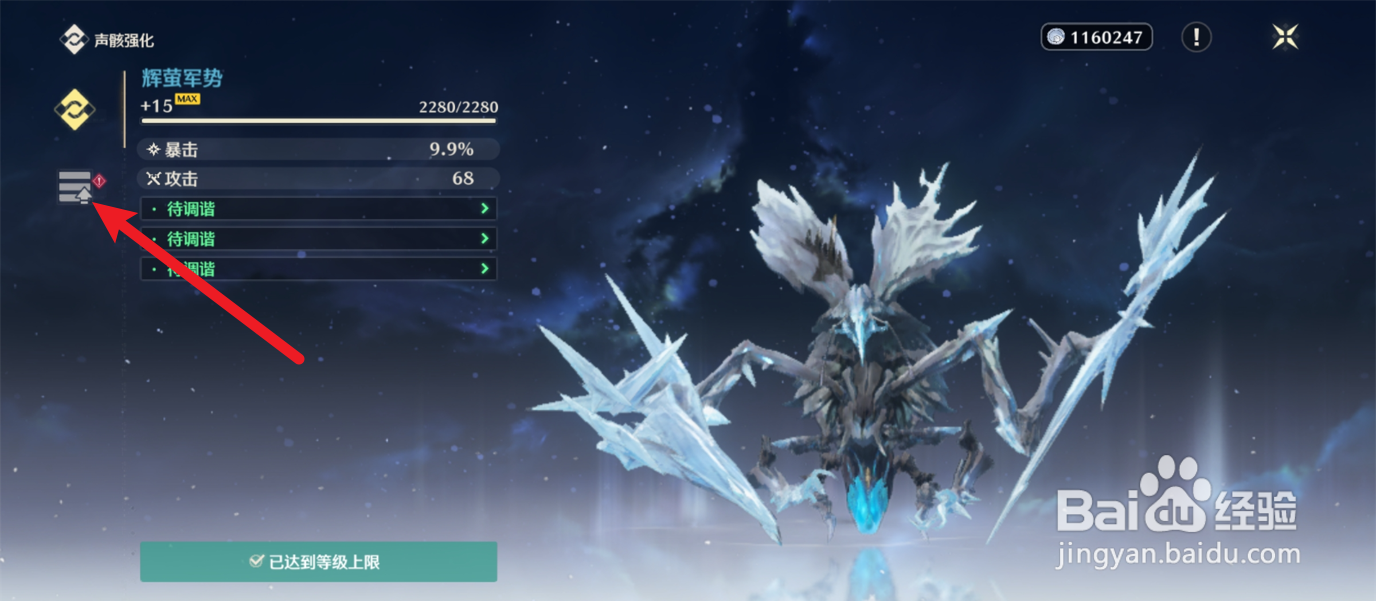Open the exclamation mark help info
The image size is (1376, 601).
click(1196, 38)
